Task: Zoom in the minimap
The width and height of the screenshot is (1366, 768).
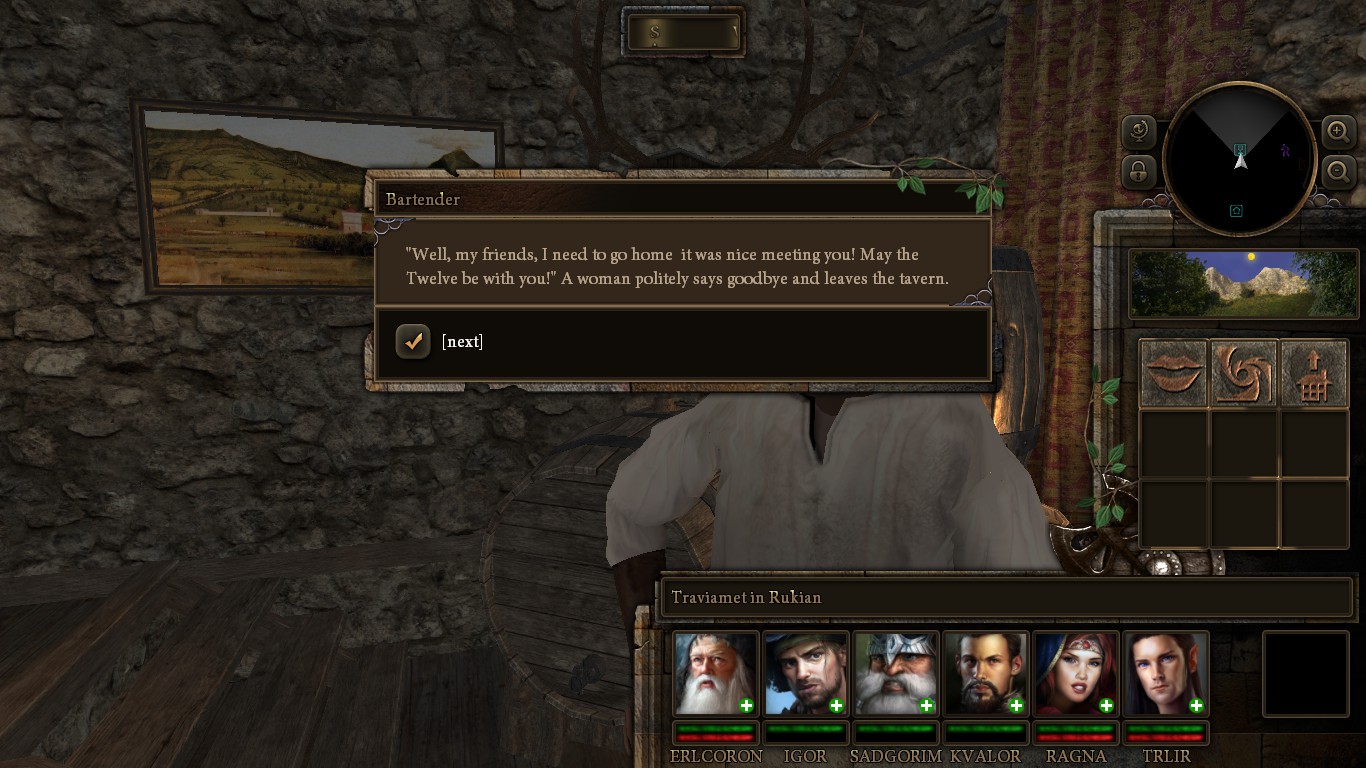Action: pyautogui.click(x=1338, y=131)
